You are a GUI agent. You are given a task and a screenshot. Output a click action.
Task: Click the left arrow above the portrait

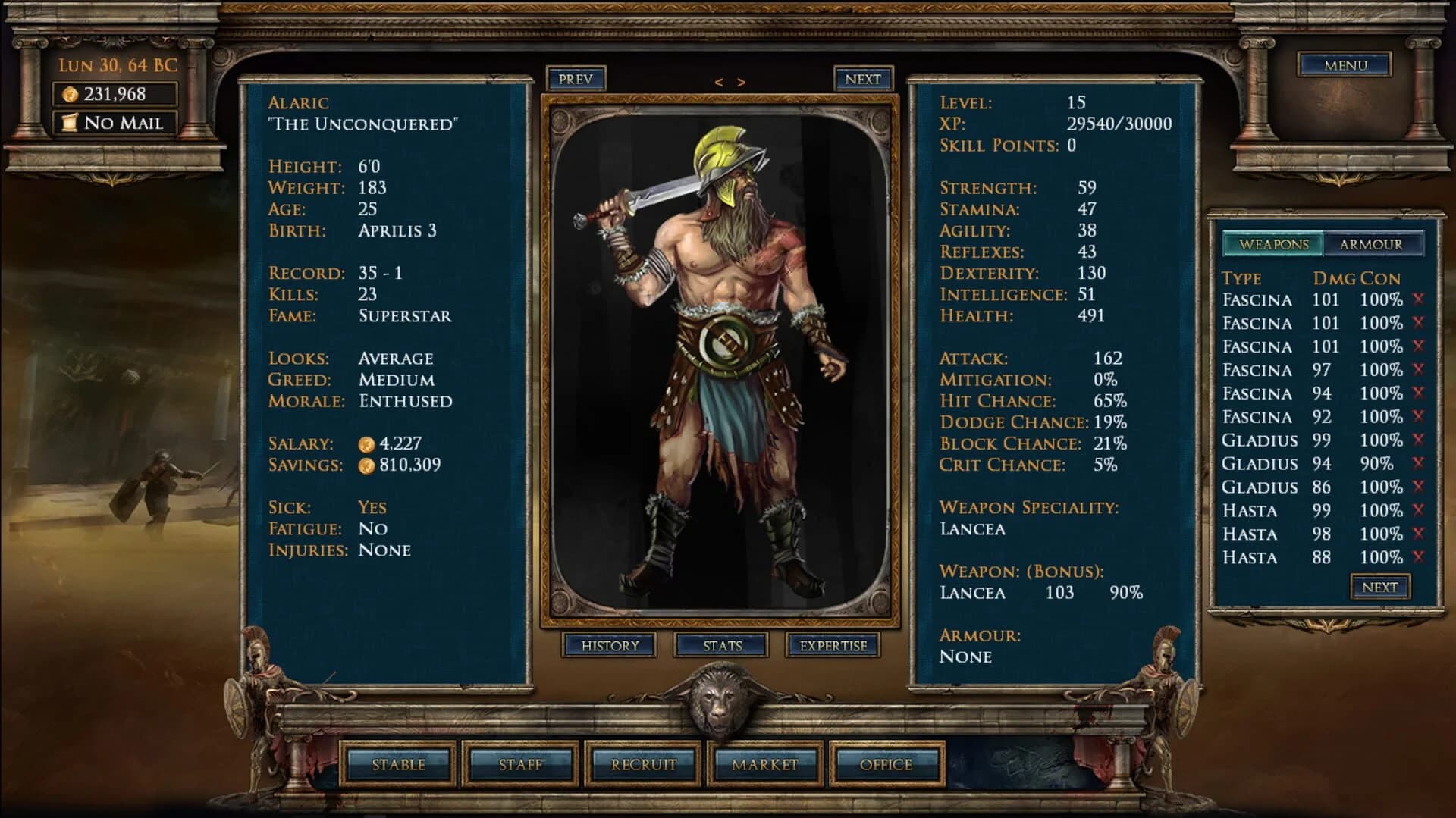(720, 81)
